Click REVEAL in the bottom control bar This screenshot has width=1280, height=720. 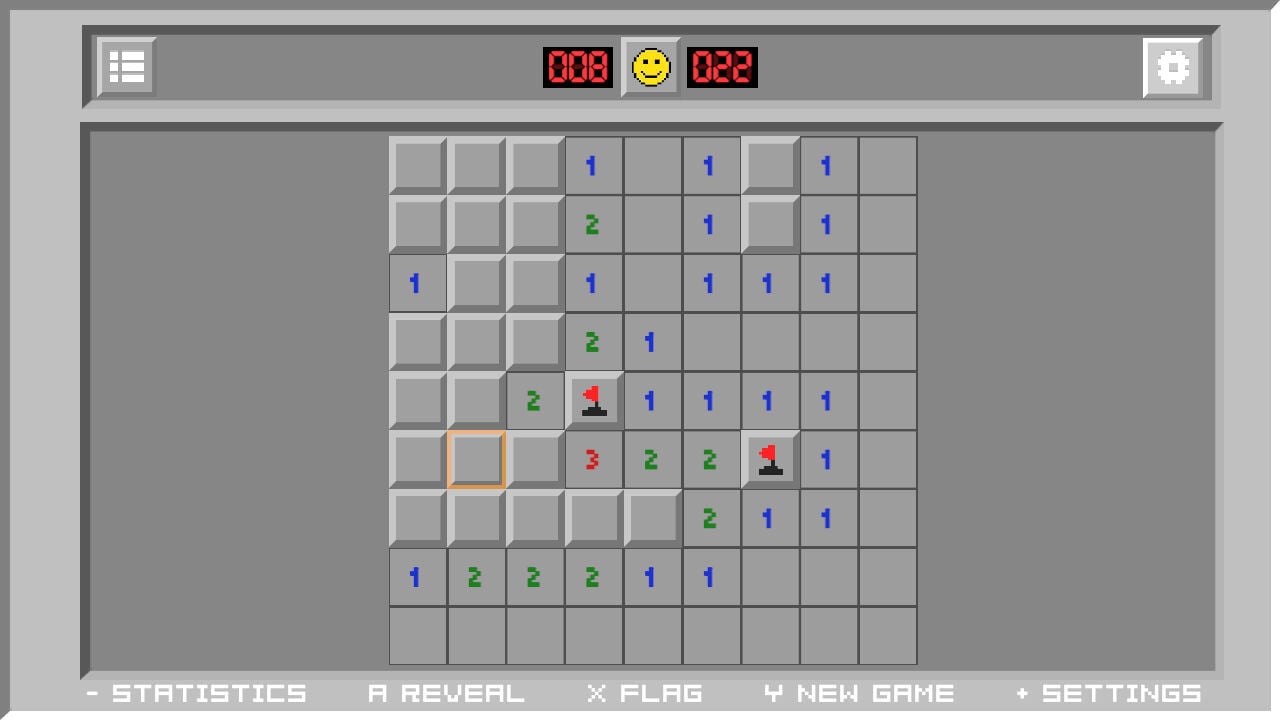pos(447,692)
